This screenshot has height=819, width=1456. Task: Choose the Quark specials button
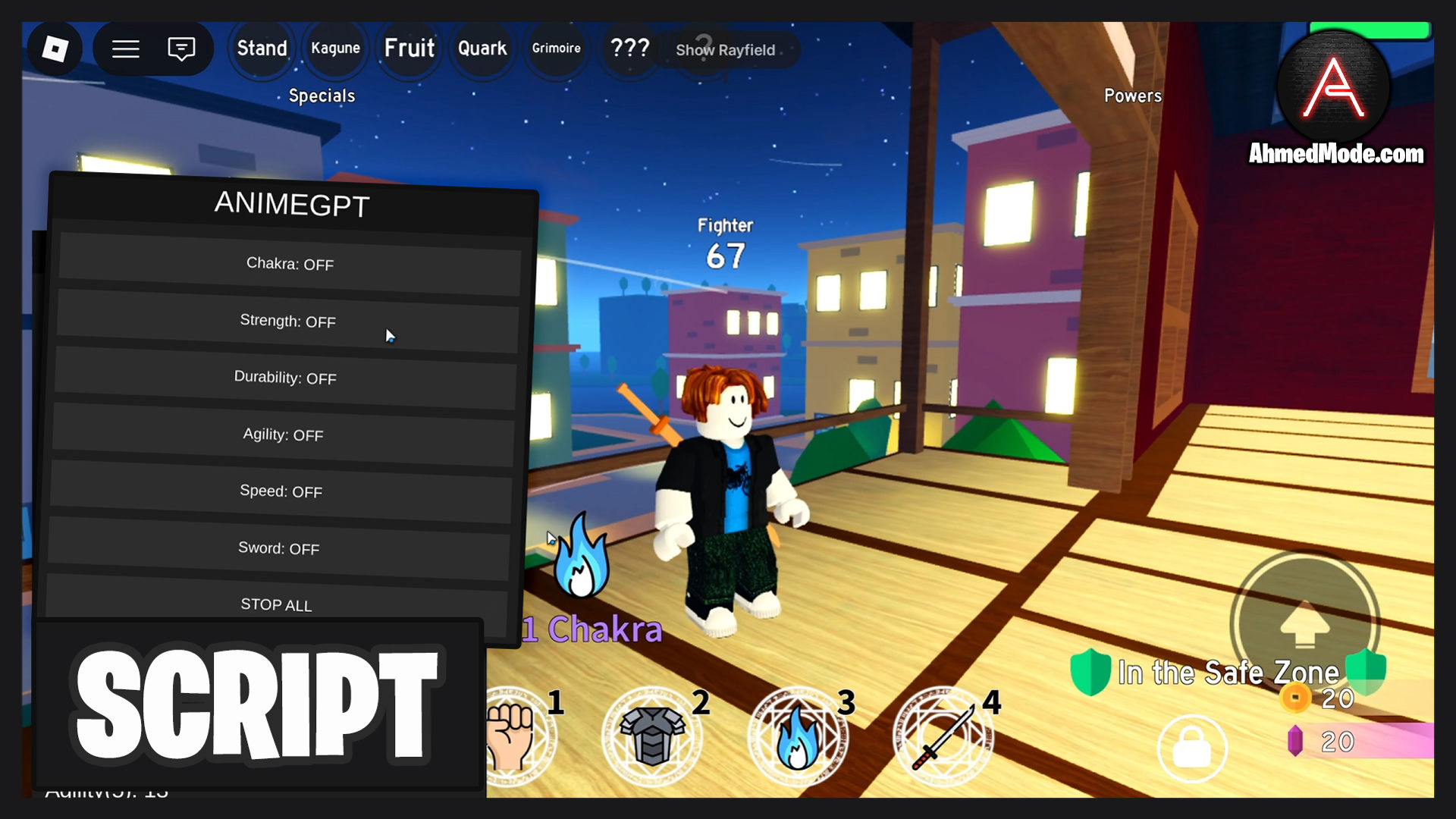[x=482, y=49]
